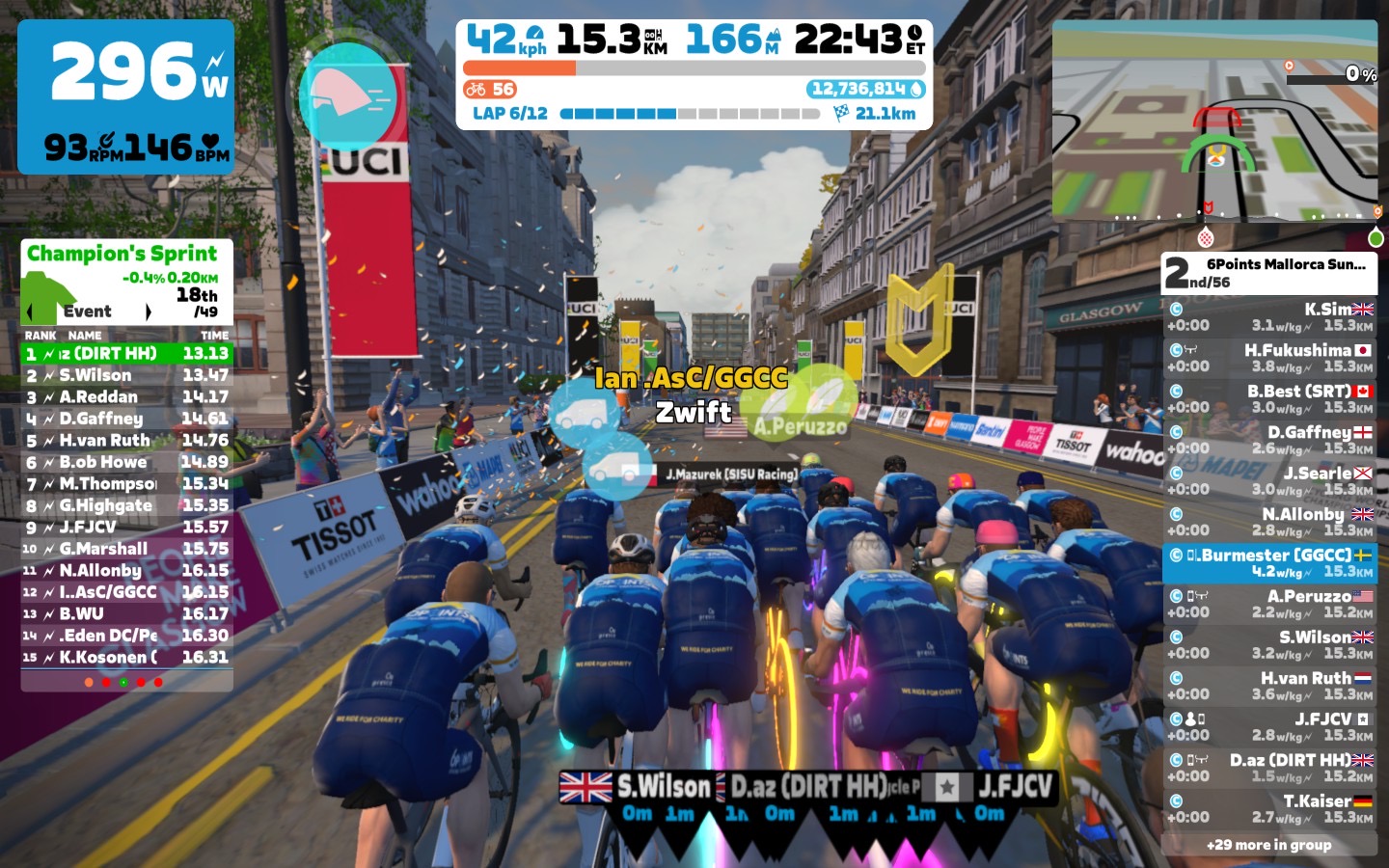Image resolution: width=1389 pixels, height=868 pixels.
Task: Open the minimap view
Action: click(1214, 121)
